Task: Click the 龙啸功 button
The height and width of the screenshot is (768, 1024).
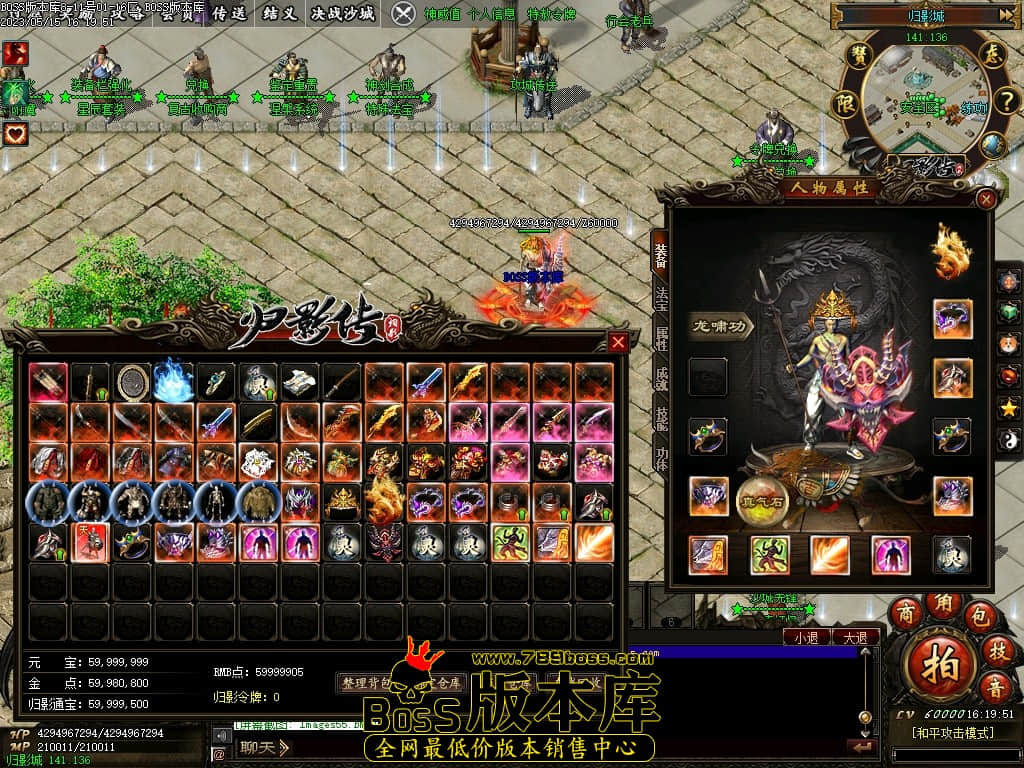Action: click(x=721, y=326)
